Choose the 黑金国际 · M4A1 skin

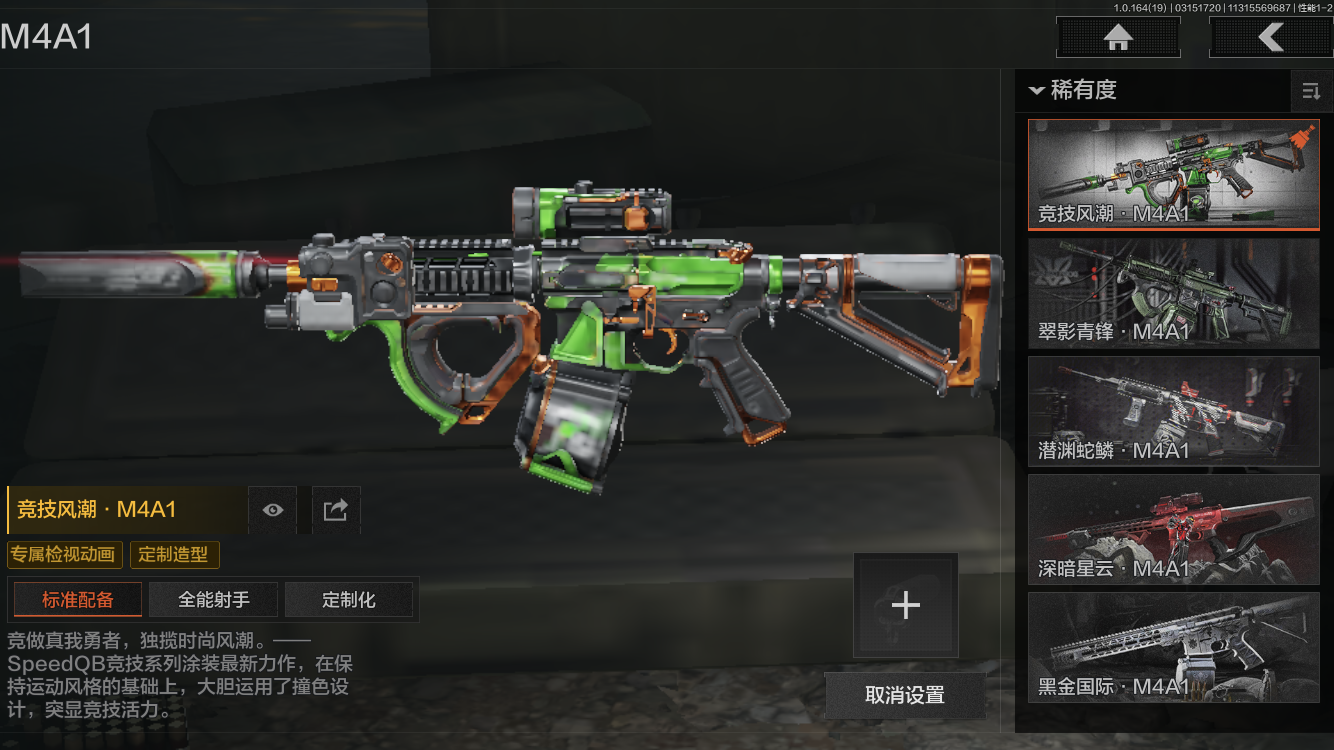coord(1173,647)
